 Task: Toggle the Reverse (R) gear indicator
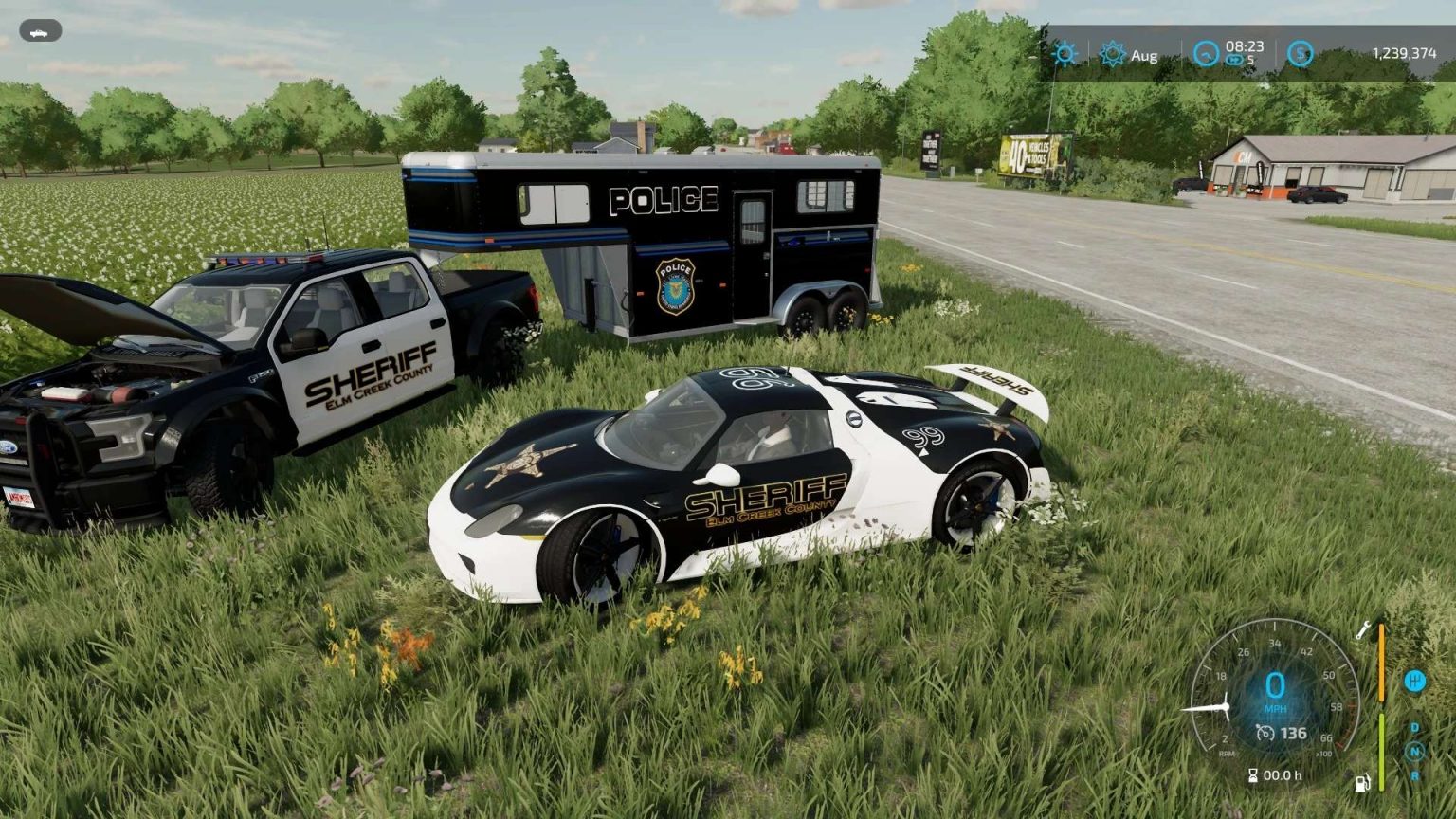[1414, 775]
